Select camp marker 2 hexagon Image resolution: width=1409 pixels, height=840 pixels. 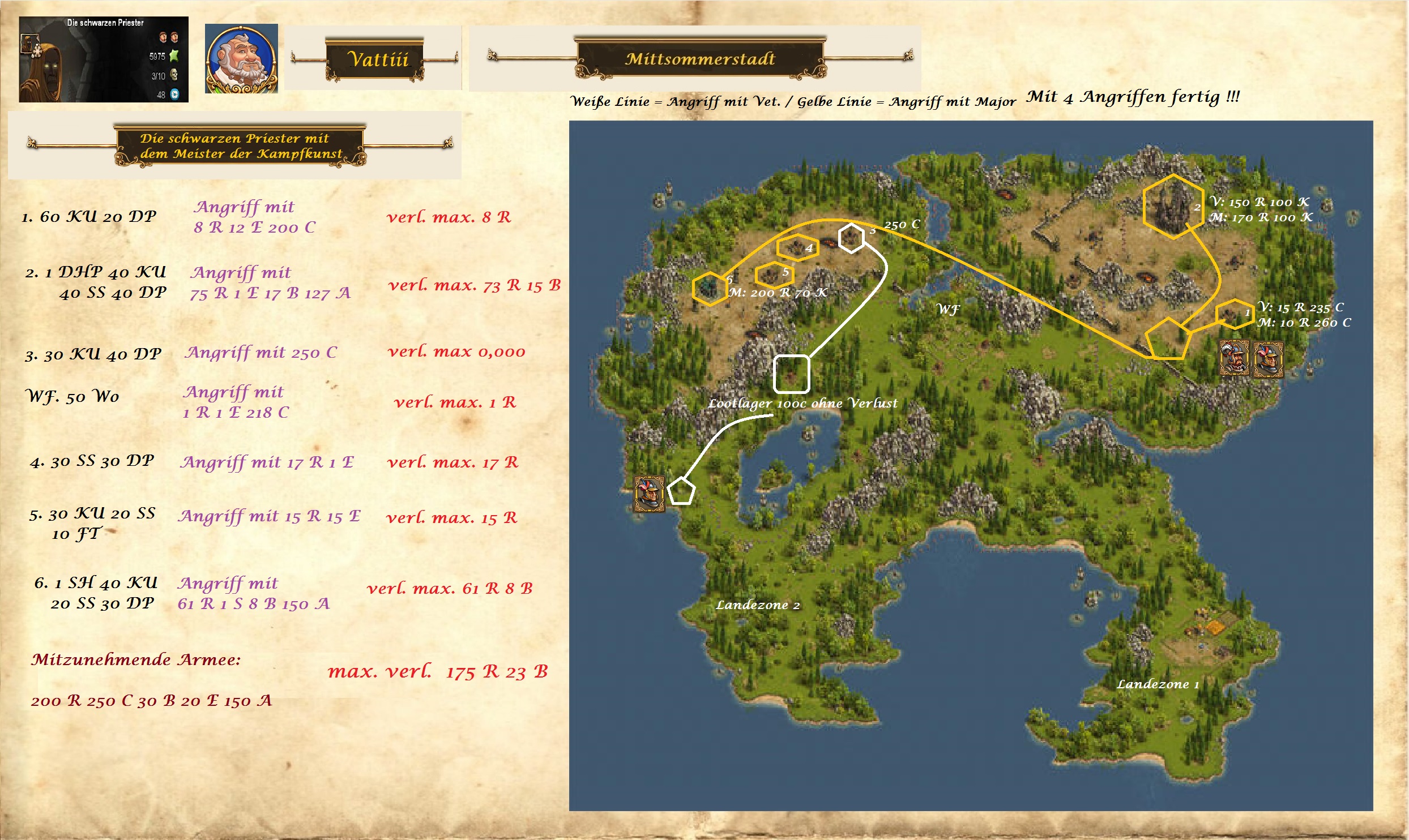click(1172, 207)
